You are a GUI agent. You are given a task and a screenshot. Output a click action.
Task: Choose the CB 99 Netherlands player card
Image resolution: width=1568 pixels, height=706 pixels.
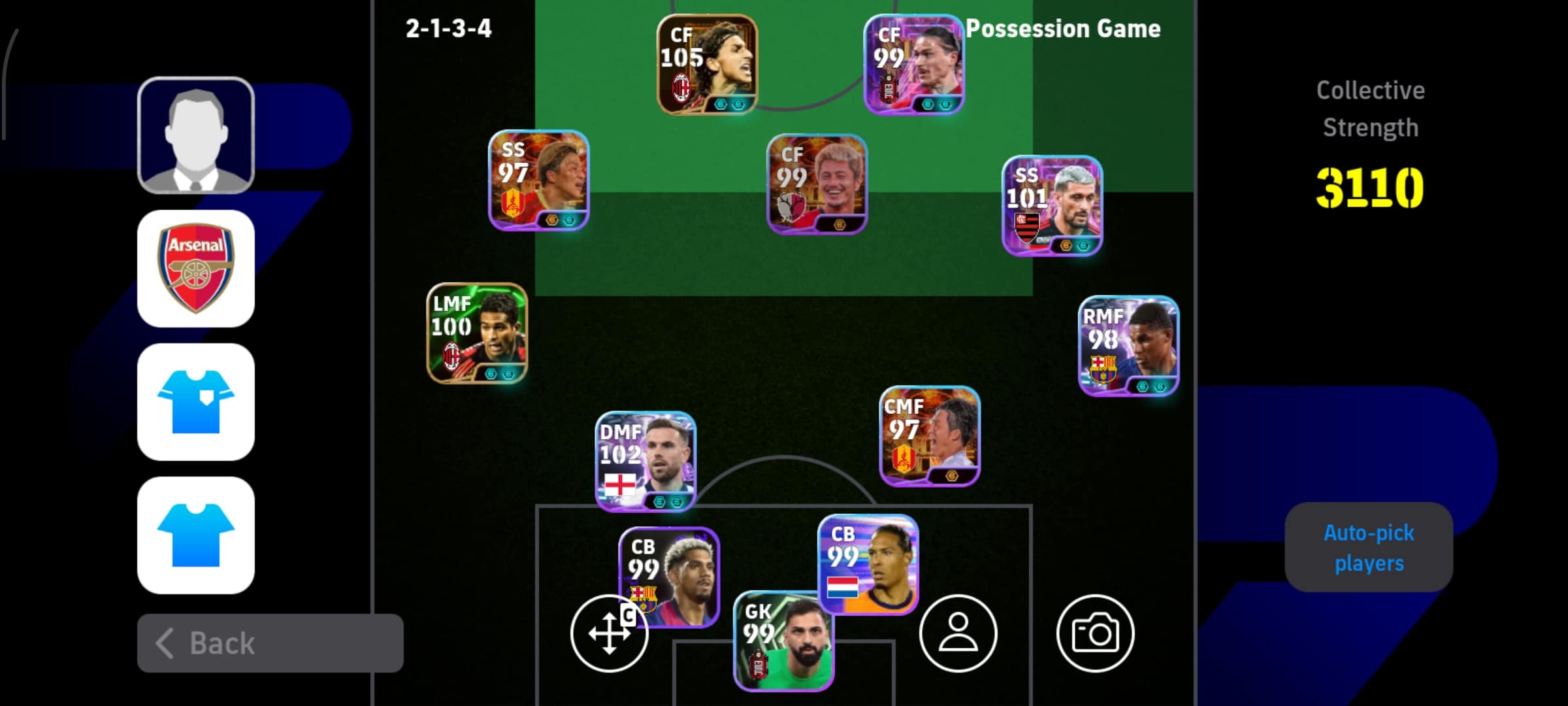[x=868, y=563]
